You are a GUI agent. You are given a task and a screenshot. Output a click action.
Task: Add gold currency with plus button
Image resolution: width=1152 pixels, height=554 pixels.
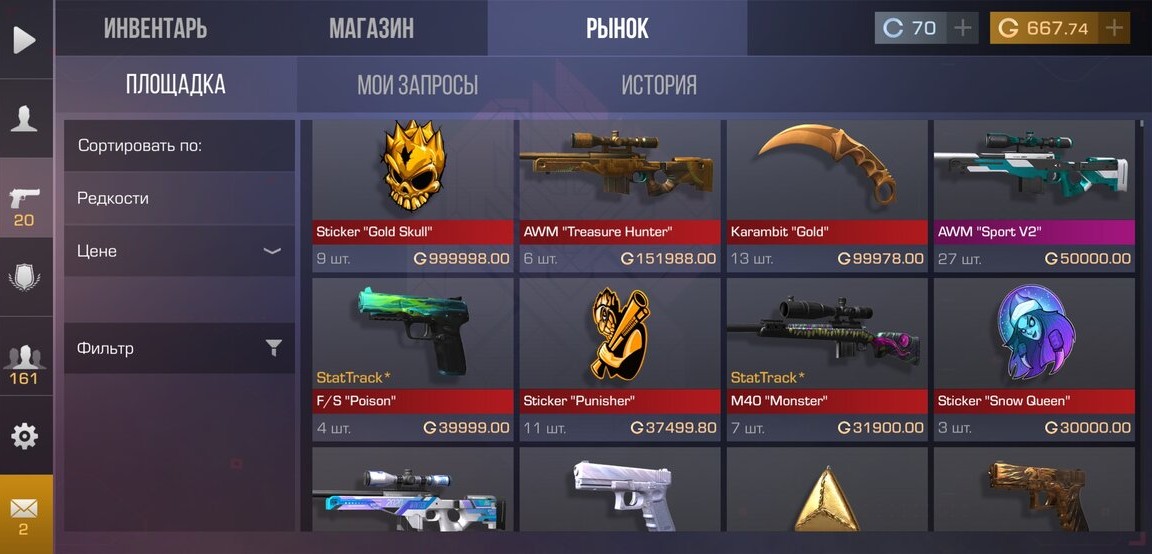[1114, 28]
